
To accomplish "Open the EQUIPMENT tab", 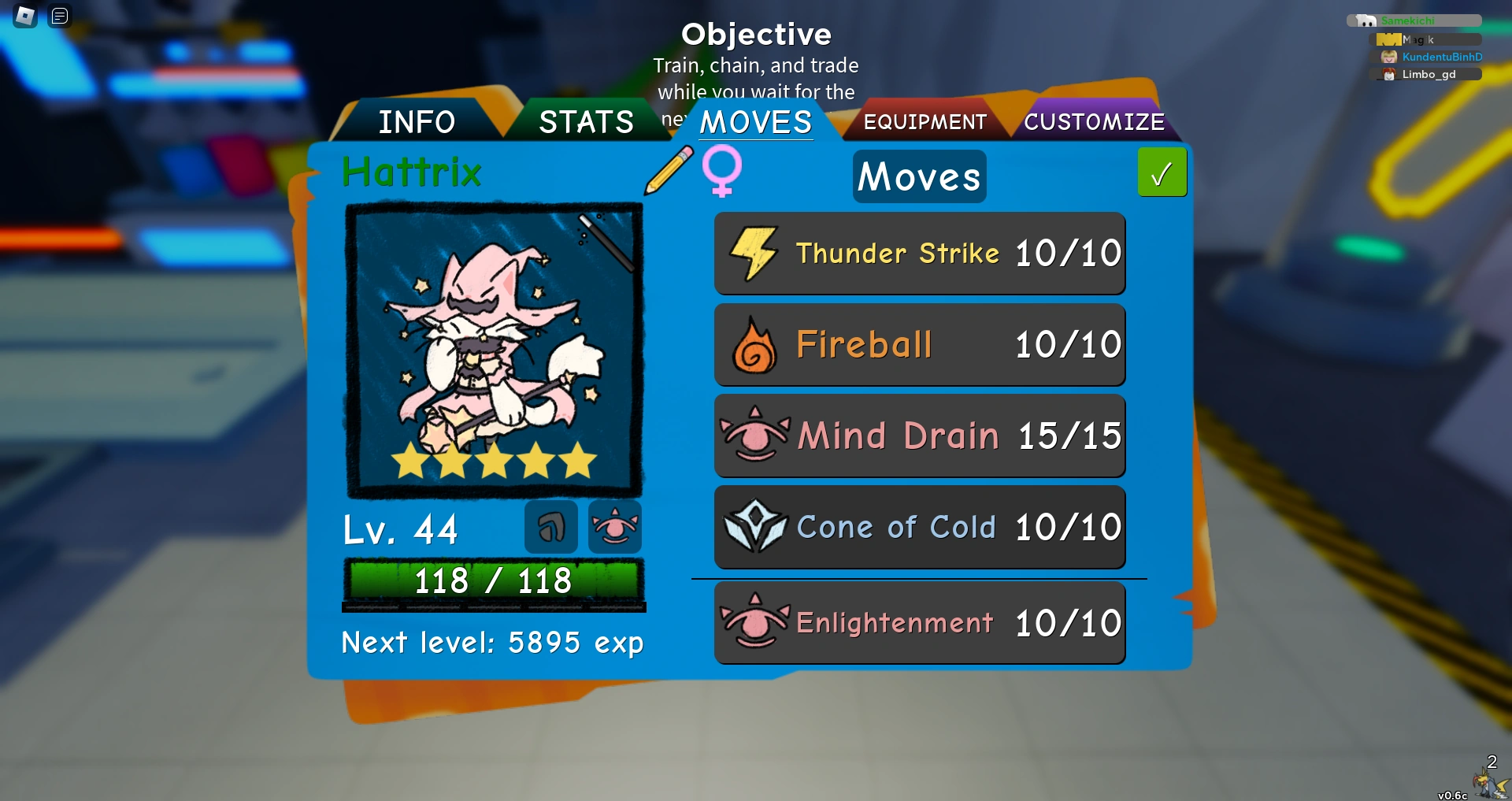I will click(x=925, y=122).
